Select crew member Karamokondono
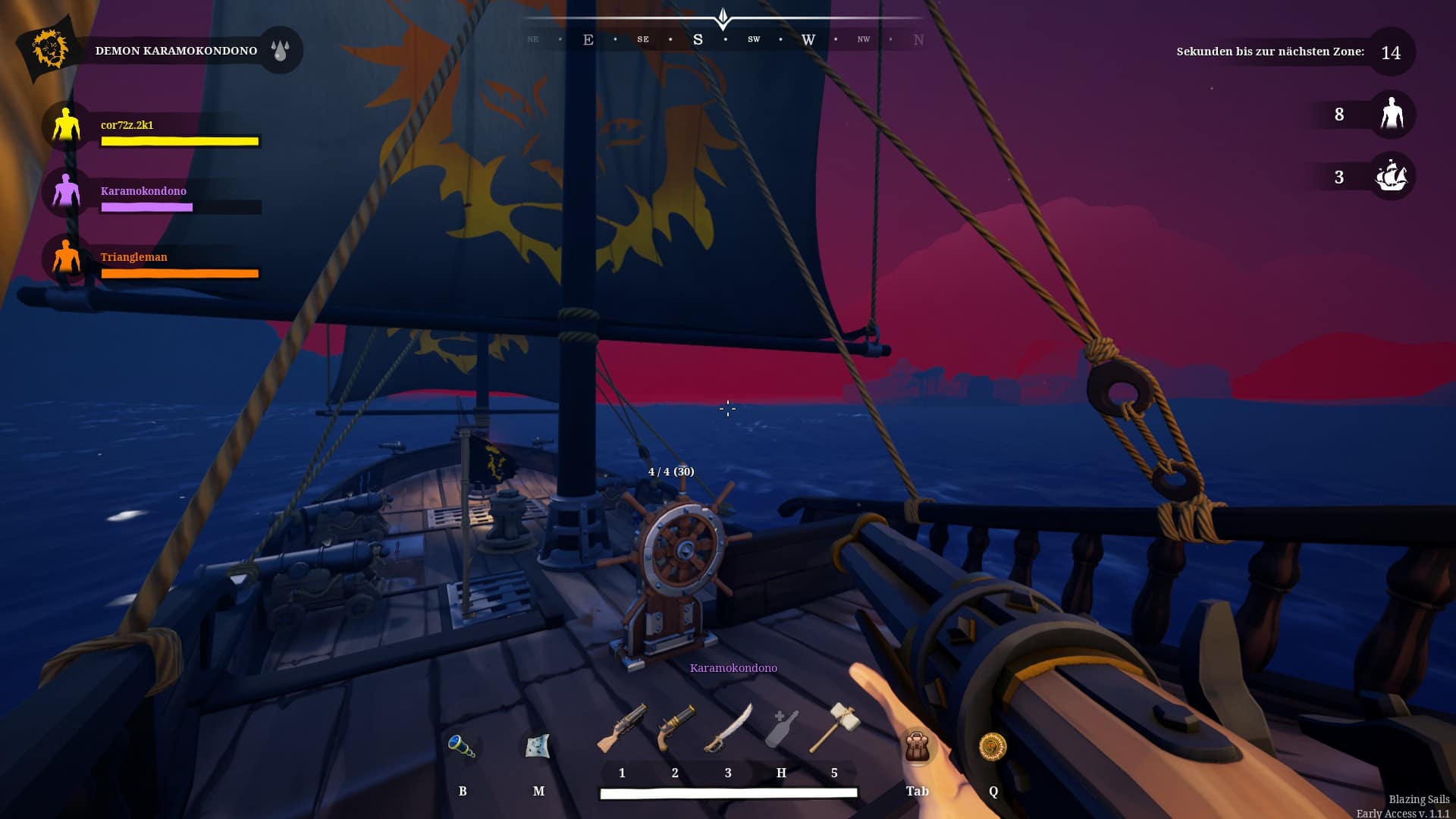1456x819 pixels. 67,191
